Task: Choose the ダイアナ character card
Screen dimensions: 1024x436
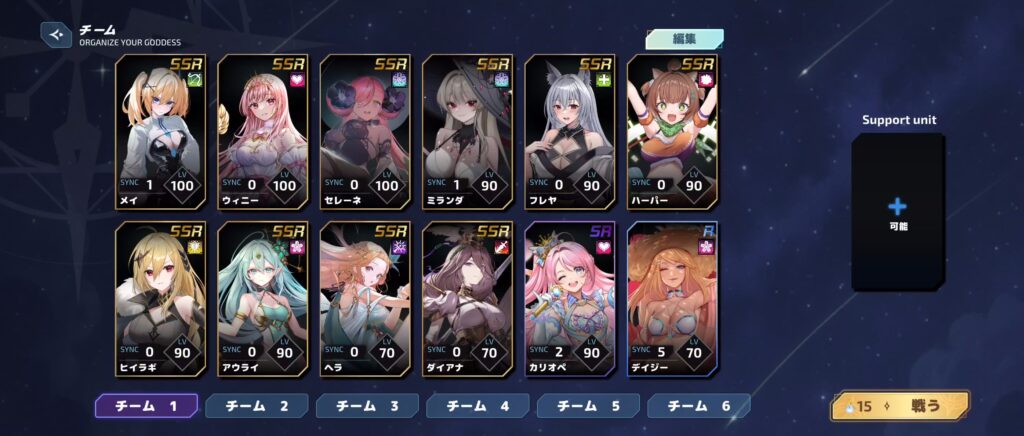Action: [x=467, y=299]
